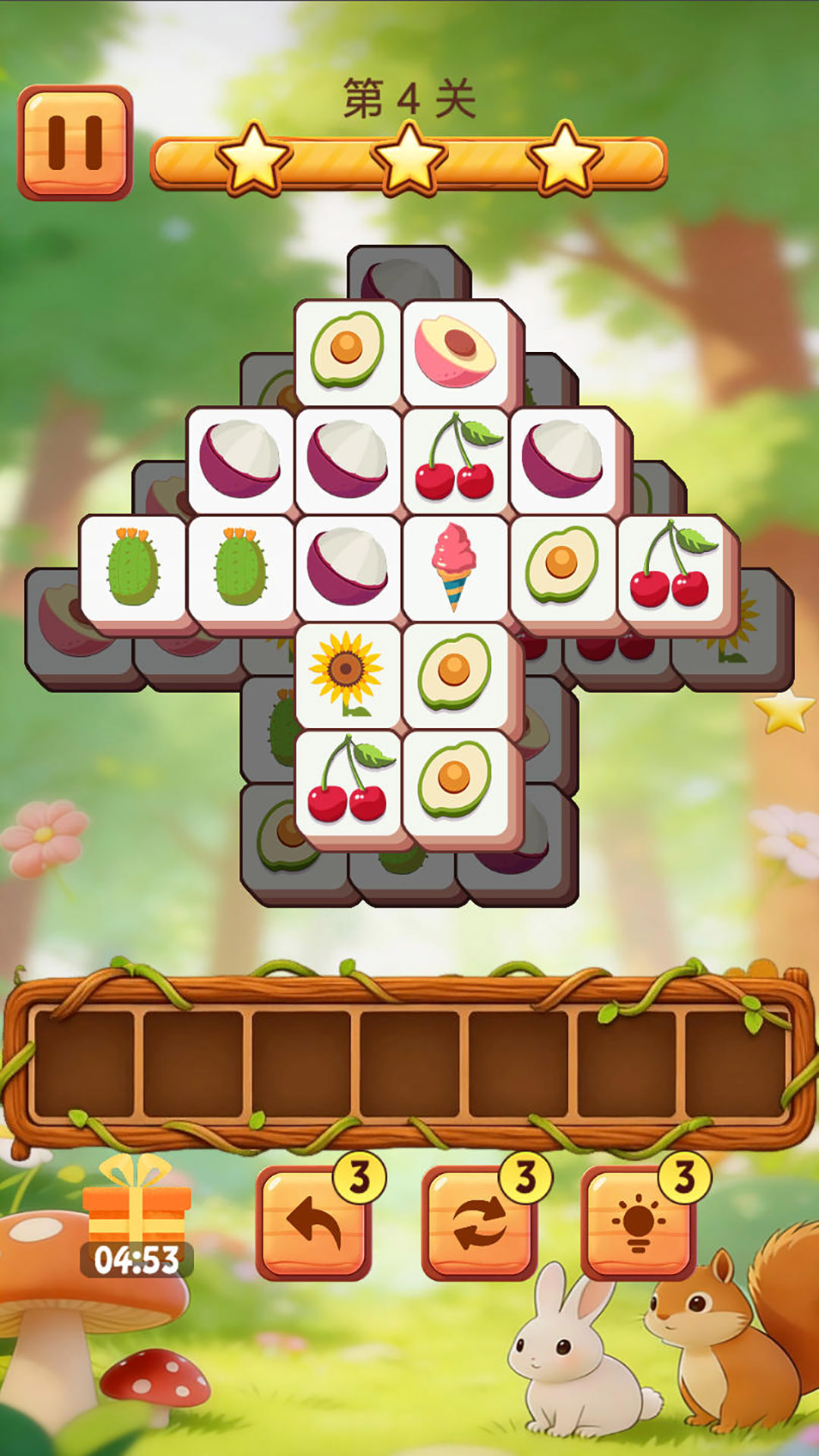This screenshot has height=1456, width=819.
Task: Shuffle tiles with the refresh booster
Action: 479,1222
